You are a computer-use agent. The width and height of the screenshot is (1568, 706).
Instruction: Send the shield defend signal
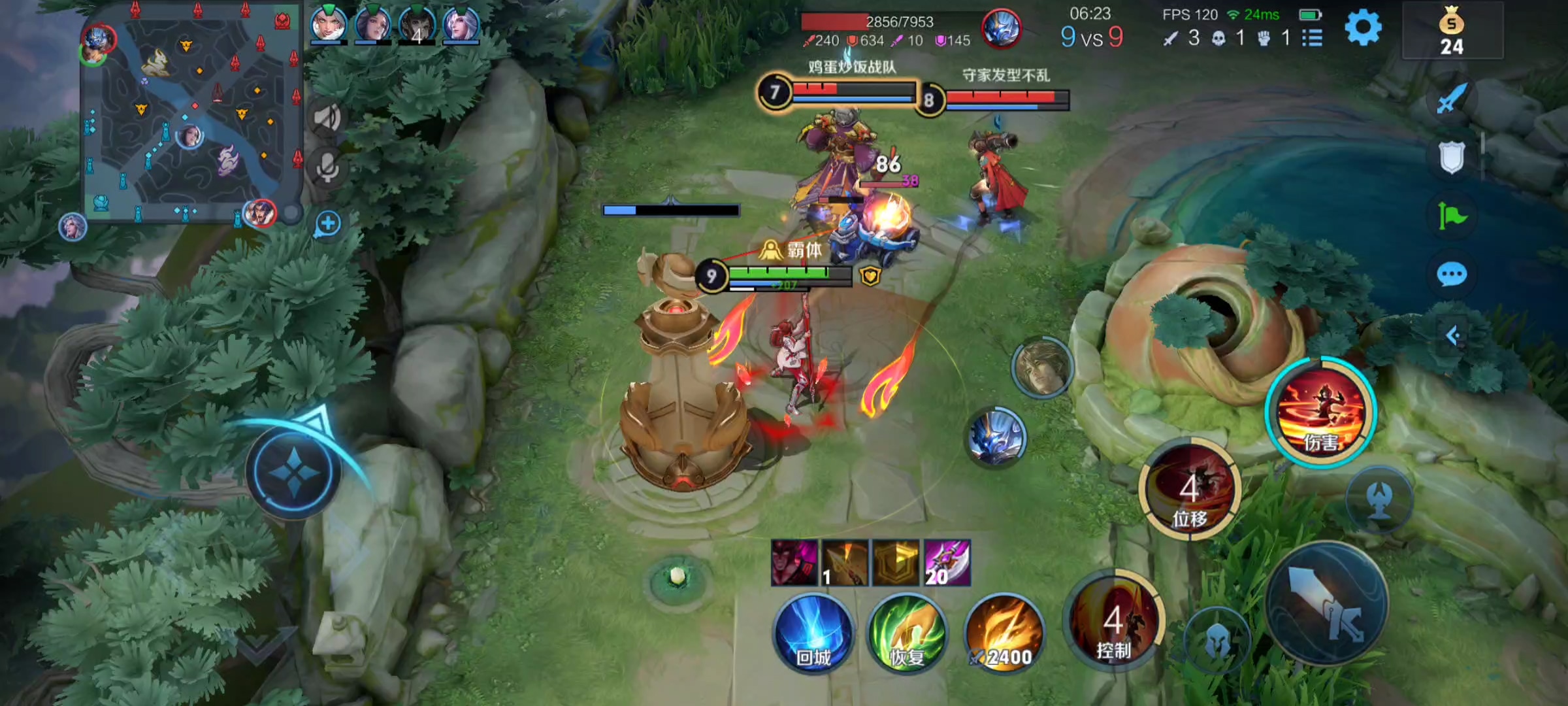[1452, 157]
